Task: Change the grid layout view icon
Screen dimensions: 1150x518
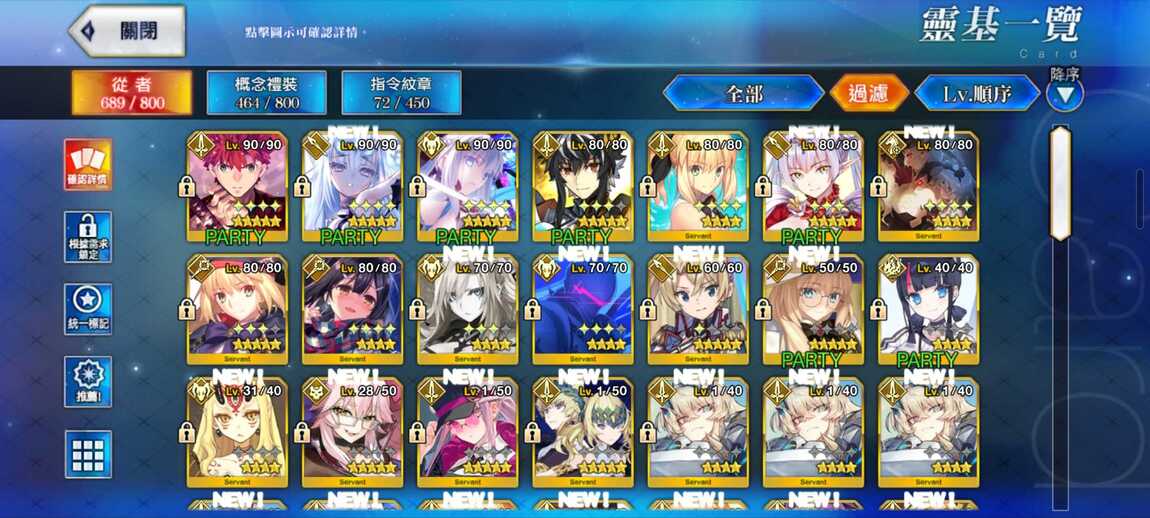Action: tap(88, 455)
